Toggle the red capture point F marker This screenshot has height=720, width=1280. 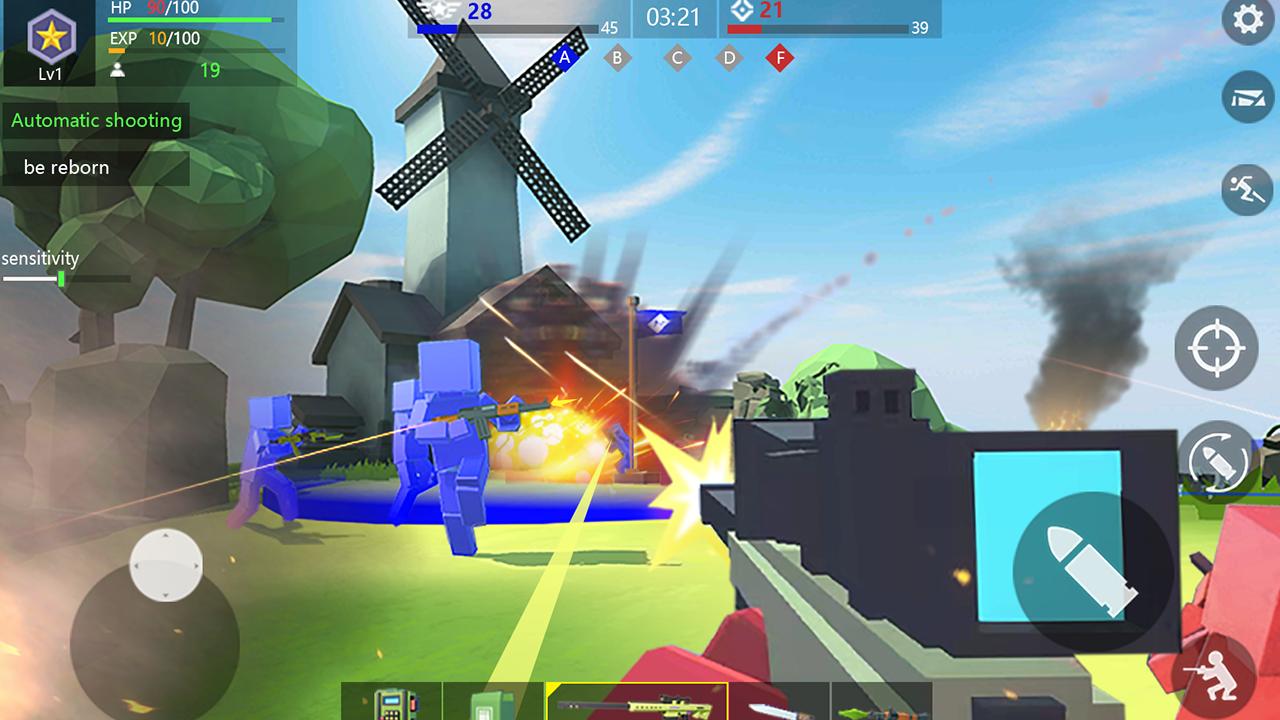[x=778, y=58]
